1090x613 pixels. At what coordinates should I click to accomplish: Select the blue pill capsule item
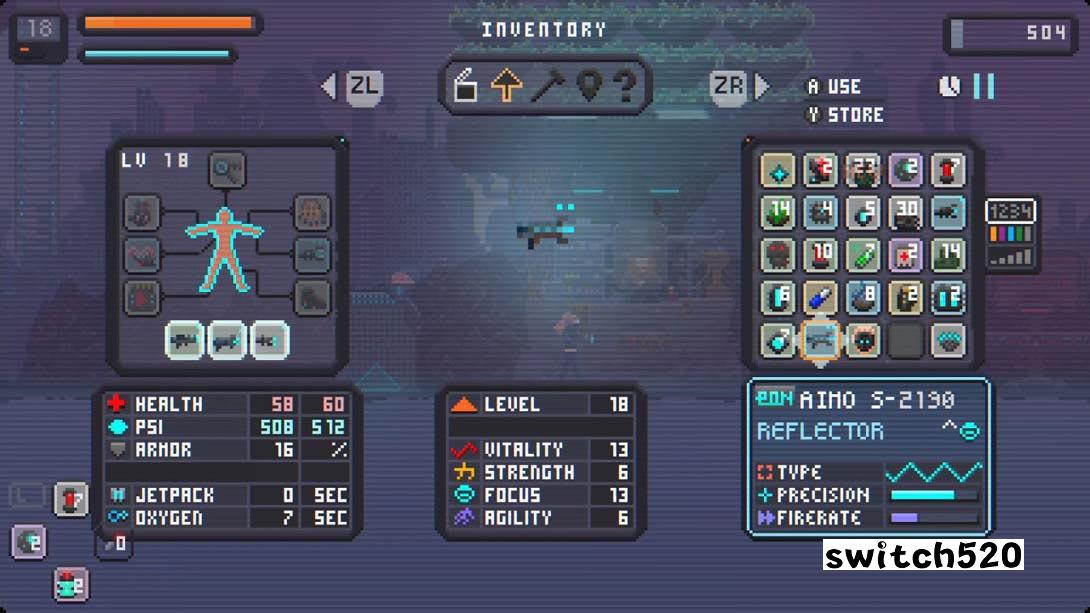click(x=820, y=298)
